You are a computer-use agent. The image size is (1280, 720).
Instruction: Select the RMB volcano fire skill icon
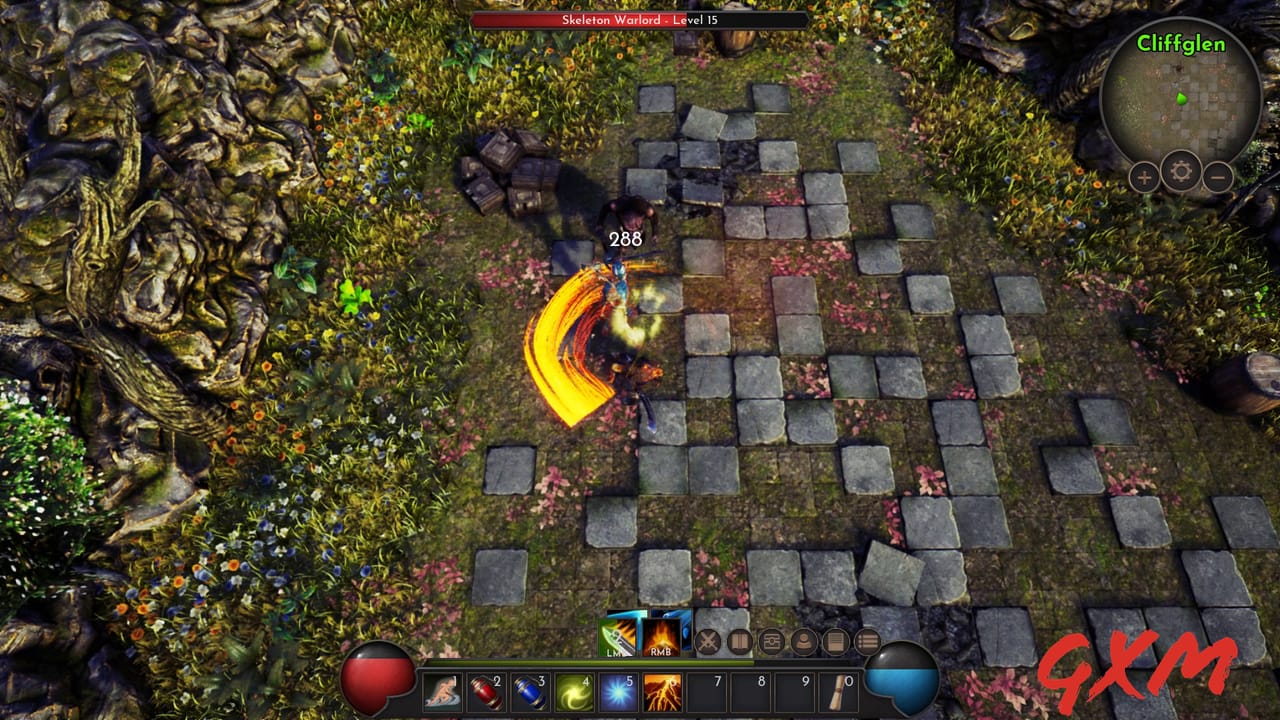660,637
